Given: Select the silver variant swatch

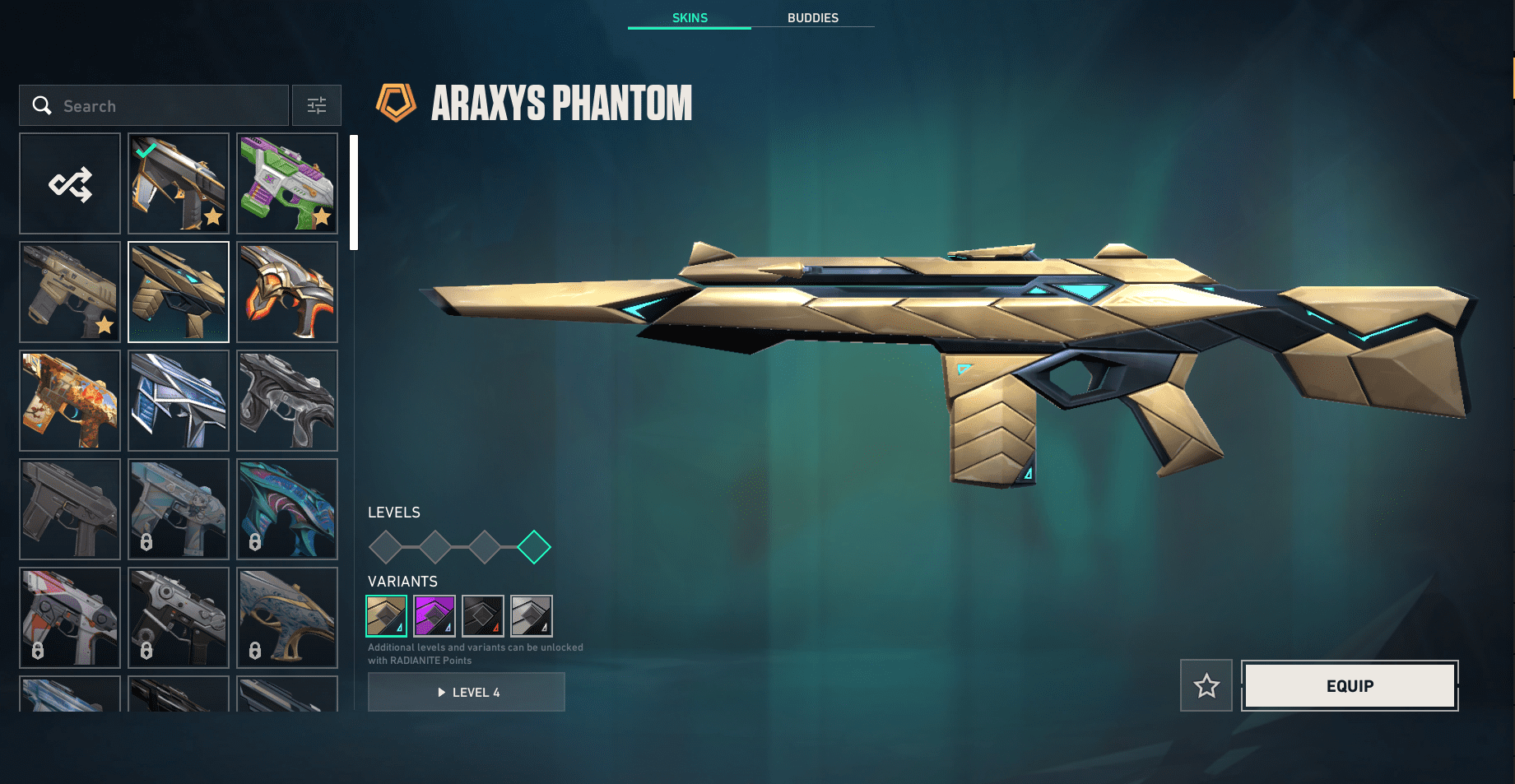Looking at the screenshot, I should [532, 616].
